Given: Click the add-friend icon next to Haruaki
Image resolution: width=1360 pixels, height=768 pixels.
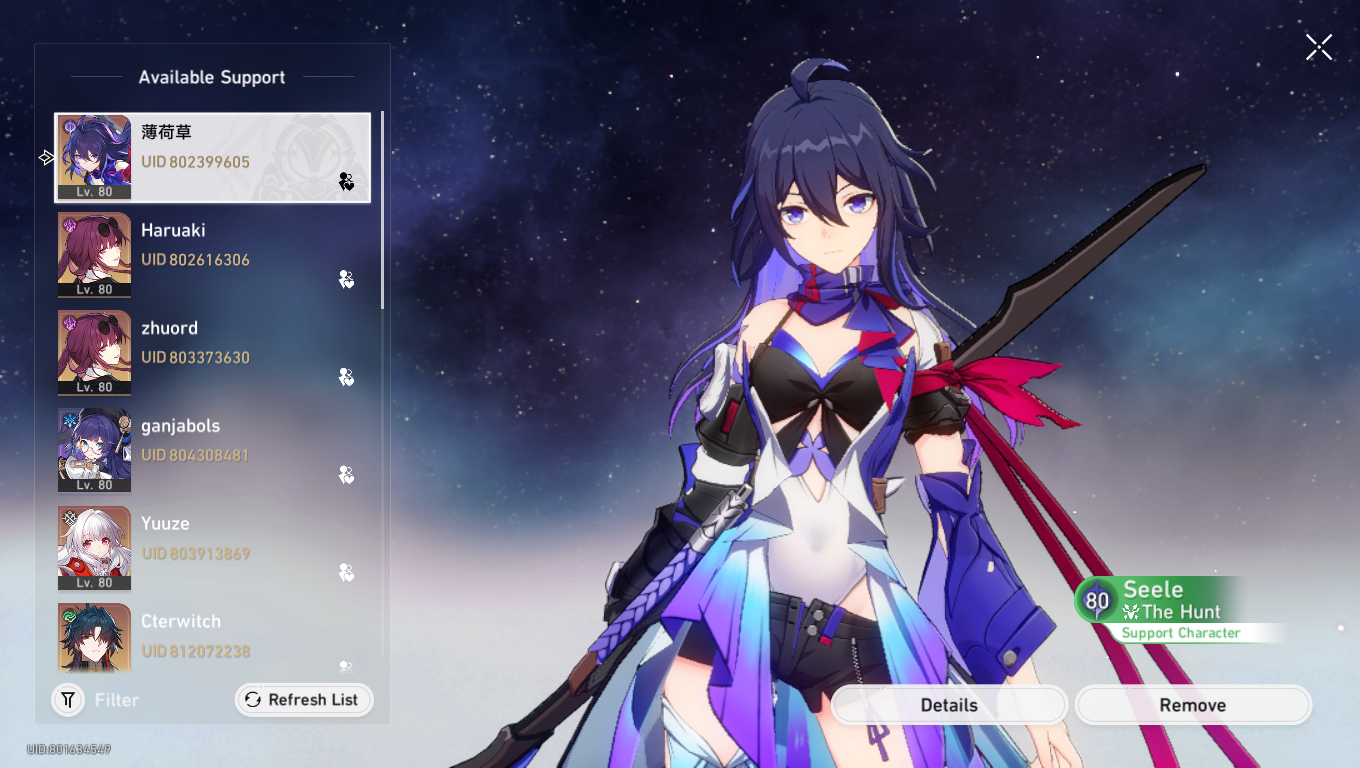Looking at the screenshot, I should coord(346,281).
